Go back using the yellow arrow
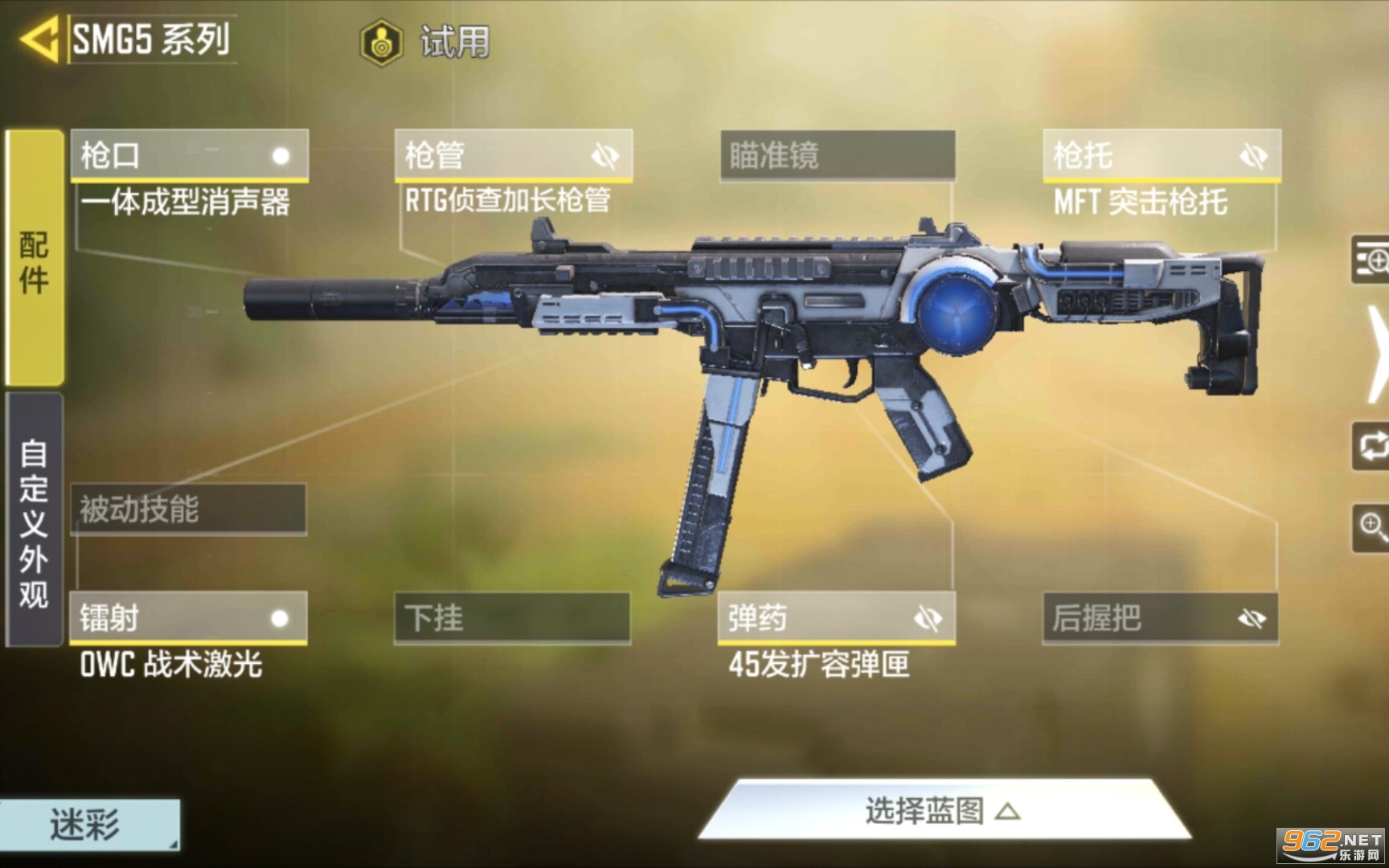Image resolution: width=1389 pixels, height=868 pixels. [x=40, y=39]
